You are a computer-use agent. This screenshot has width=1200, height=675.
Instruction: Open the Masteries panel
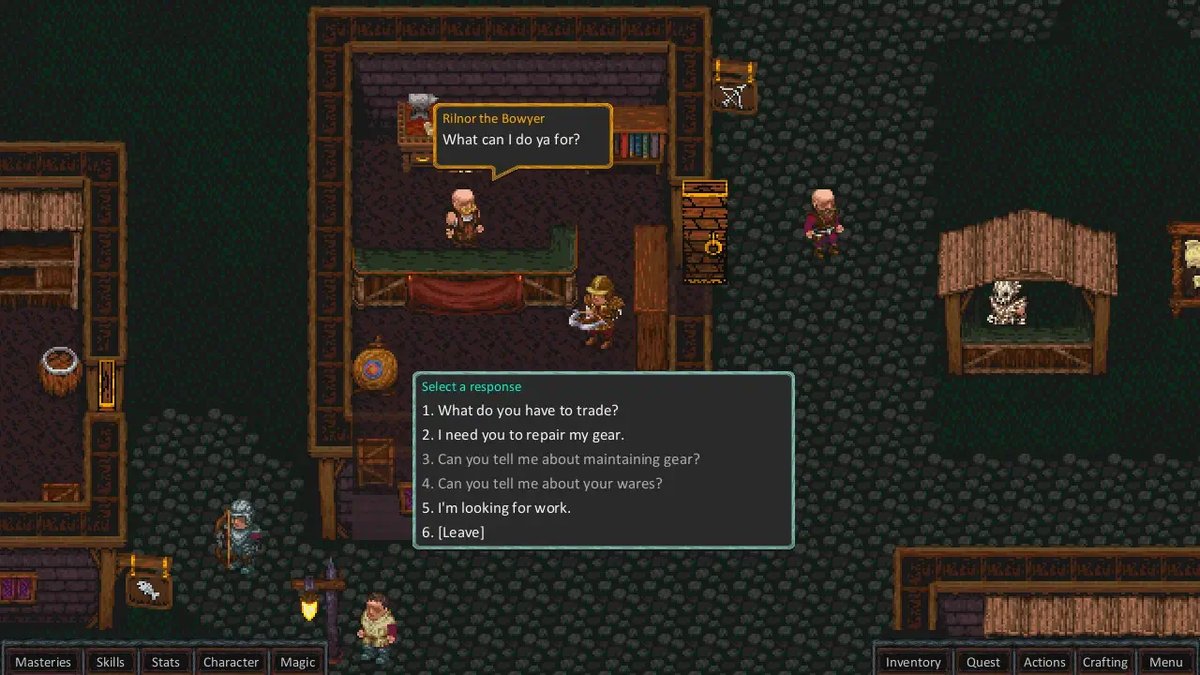click(43, 662)
